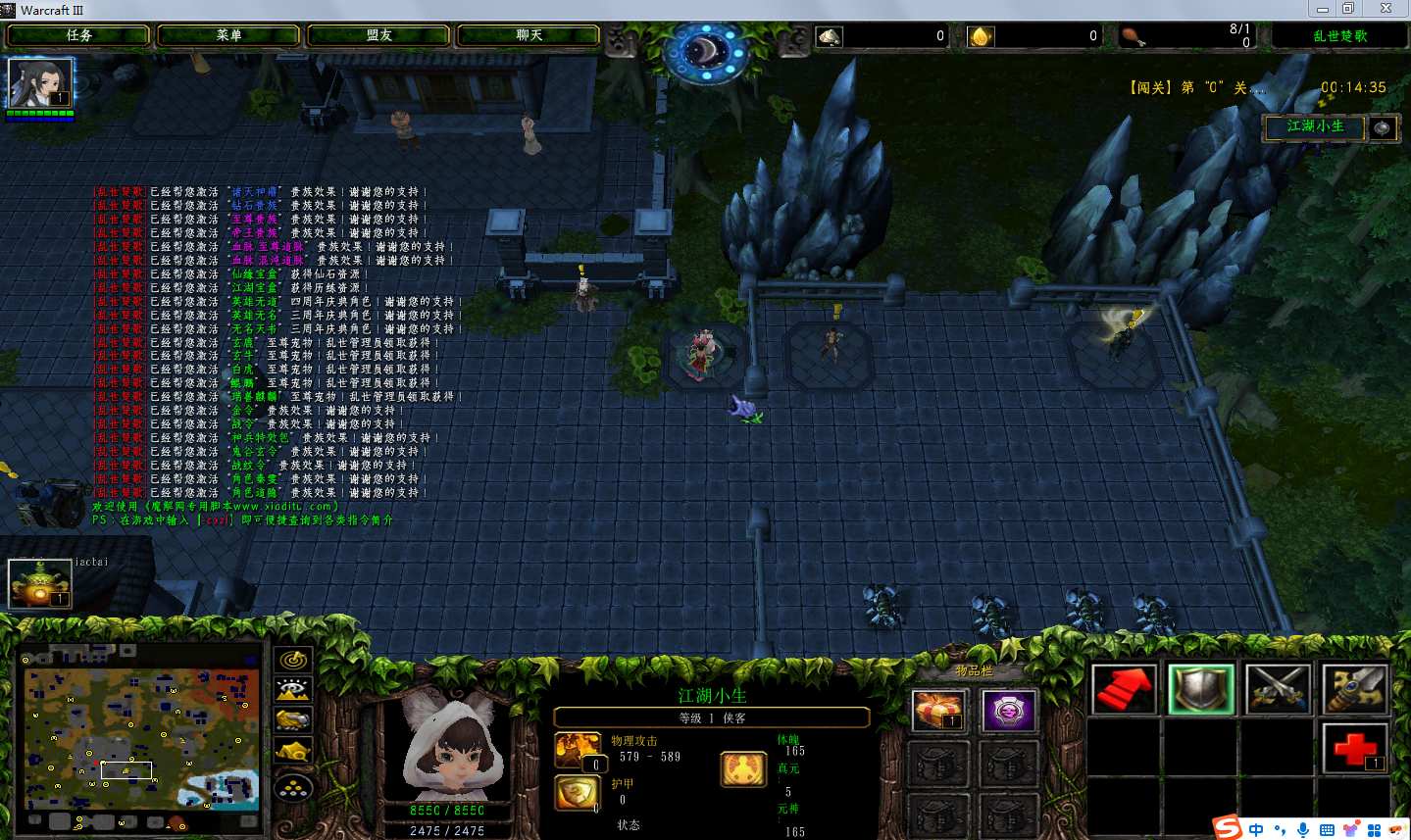Viewport: 1411px width, 840px height.
Task: Select the purple badge inventory item
Action: click(1008, 710)
